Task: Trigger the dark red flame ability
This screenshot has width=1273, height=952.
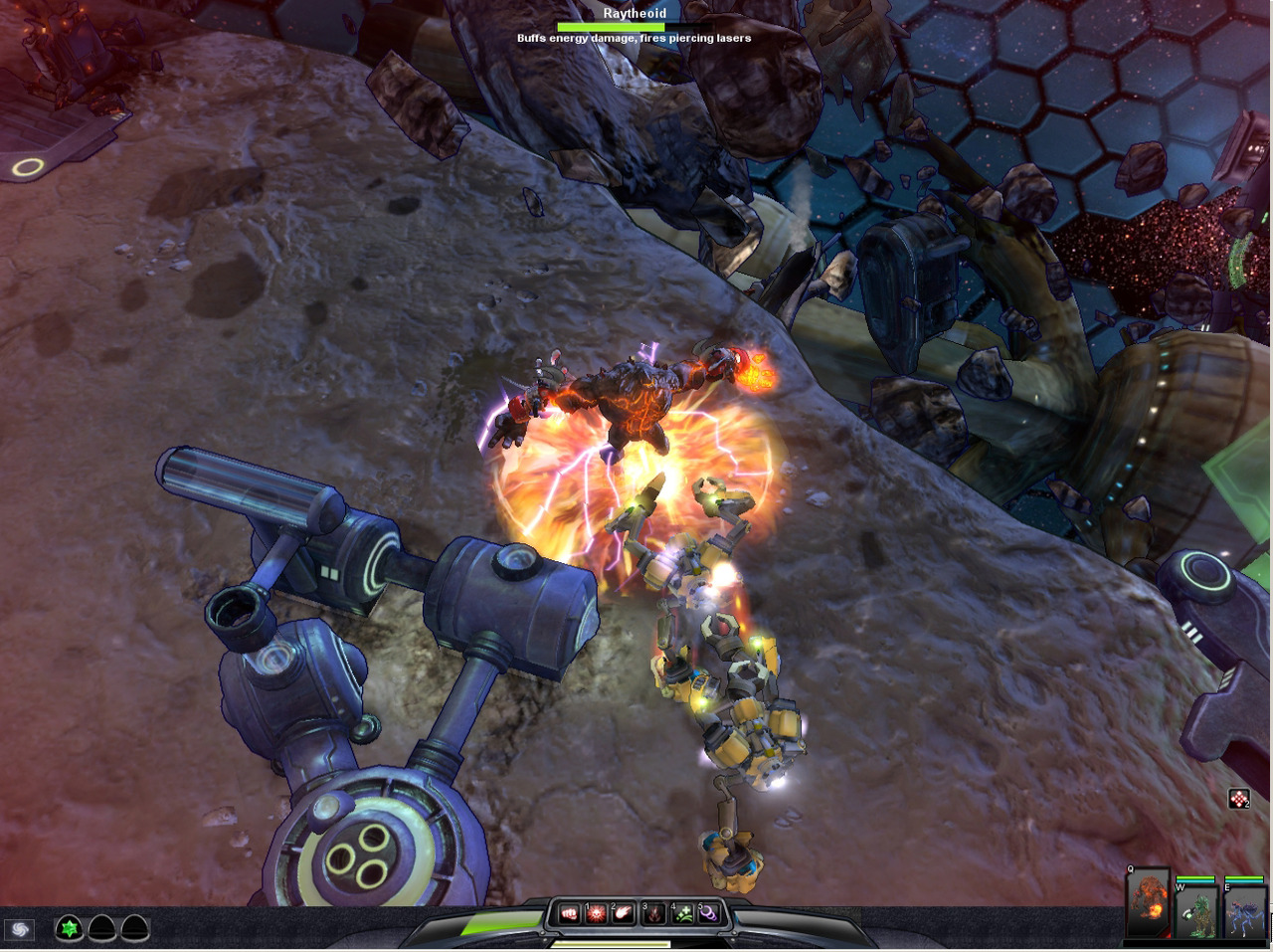Action: point(654,913)
